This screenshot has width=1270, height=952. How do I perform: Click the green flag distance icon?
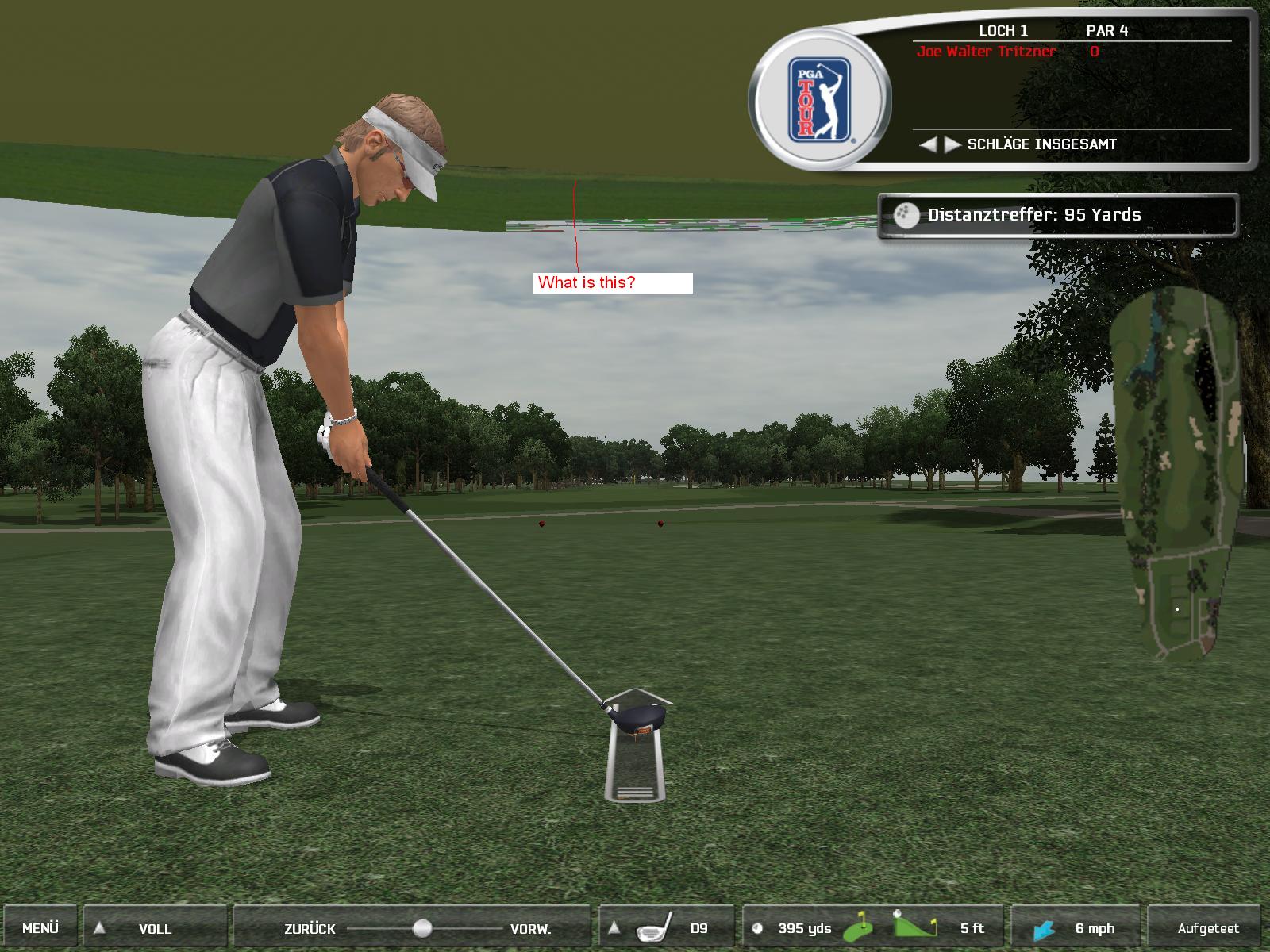pos(859,927)
